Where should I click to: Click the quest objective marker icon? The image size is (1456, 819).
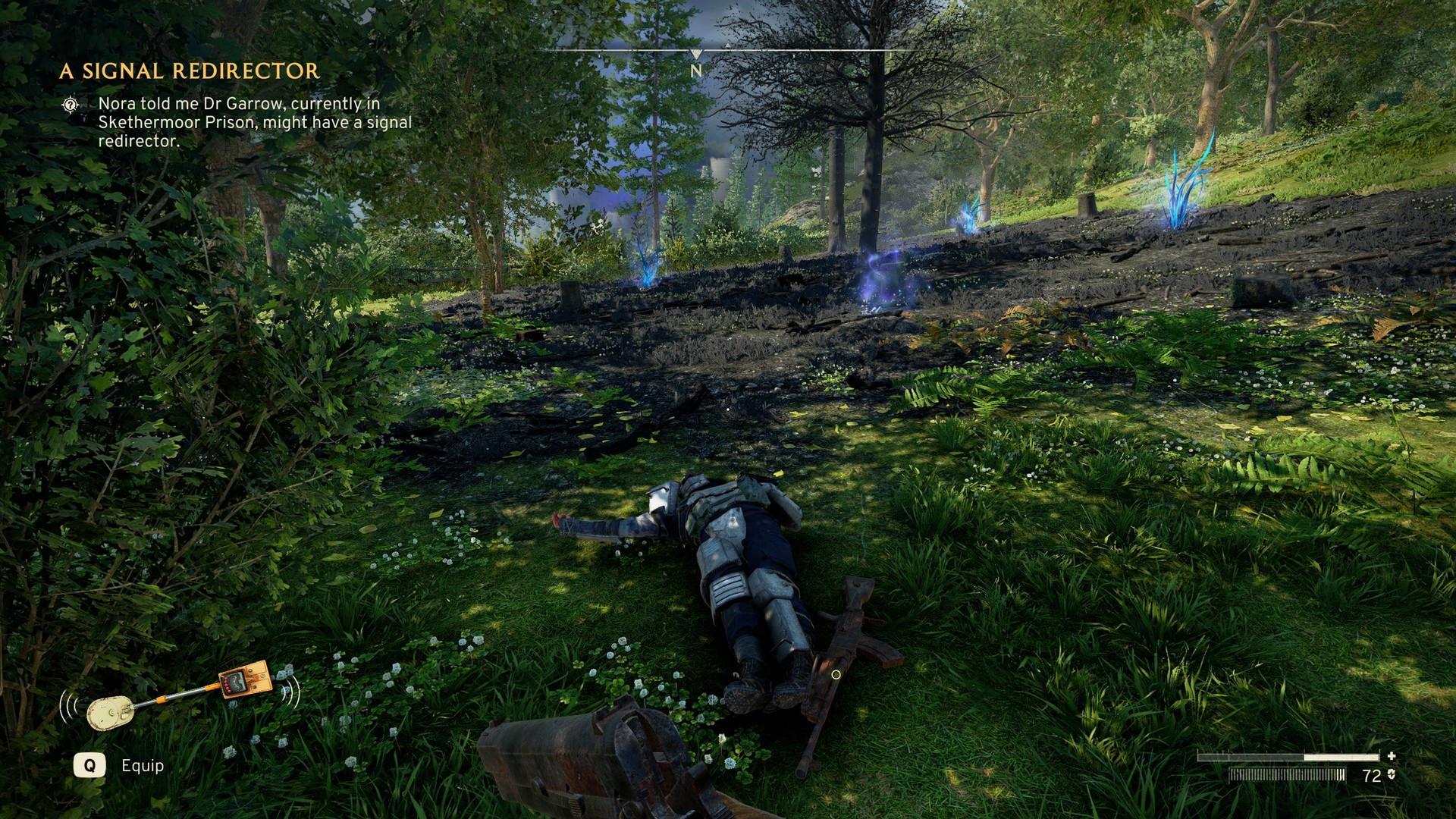coord(71,105)
